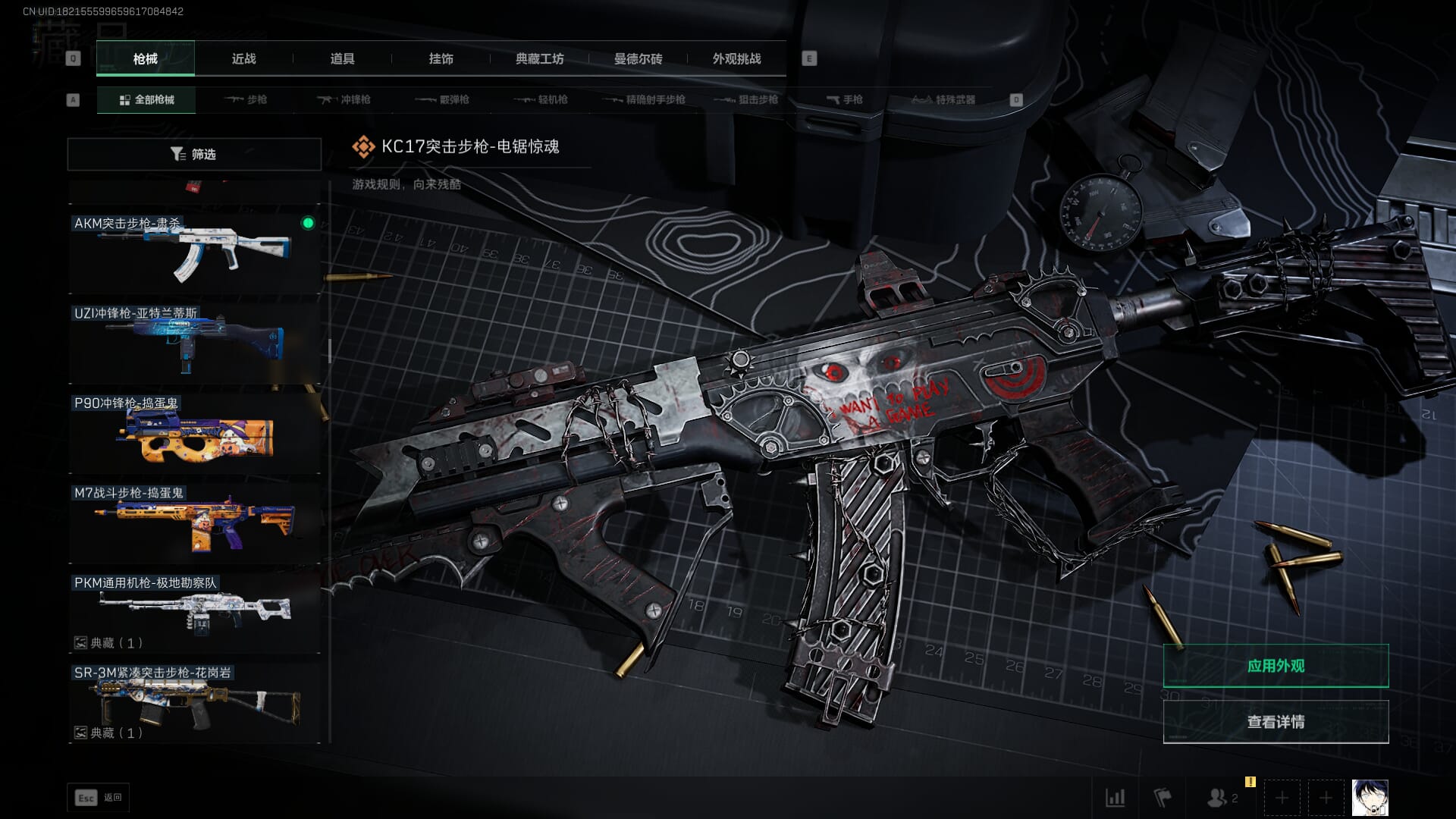Viewport: 1456px width, 819px height.
Task: Select the 特殊武器 special weapons category
Action: 943,99
